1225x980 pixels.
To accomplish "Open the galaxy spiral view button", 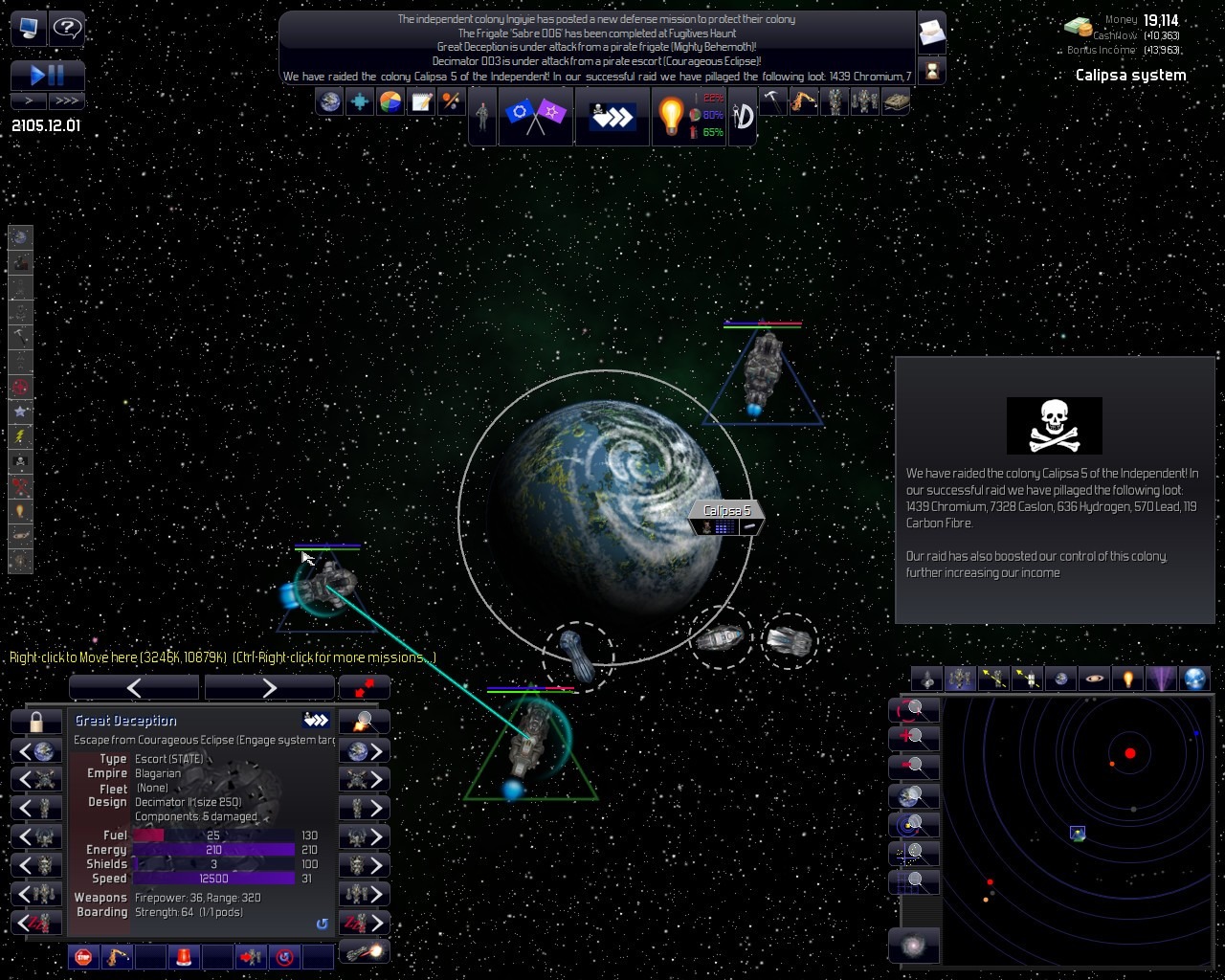I will [x=913, y=947].
